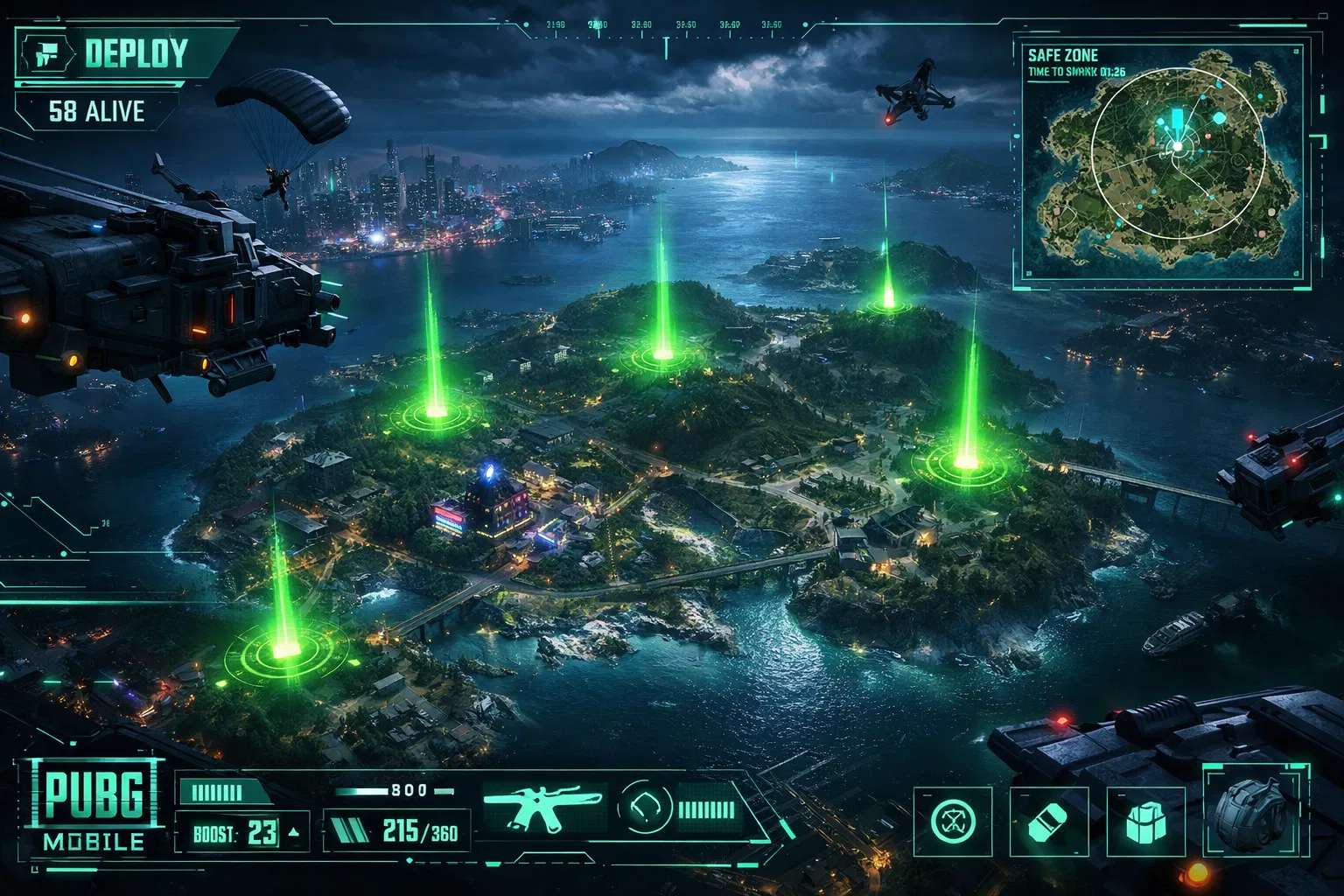Activate the circular crossed-emblem ability icon
The height and width of the screenshot is (896, 1344).
953,822
